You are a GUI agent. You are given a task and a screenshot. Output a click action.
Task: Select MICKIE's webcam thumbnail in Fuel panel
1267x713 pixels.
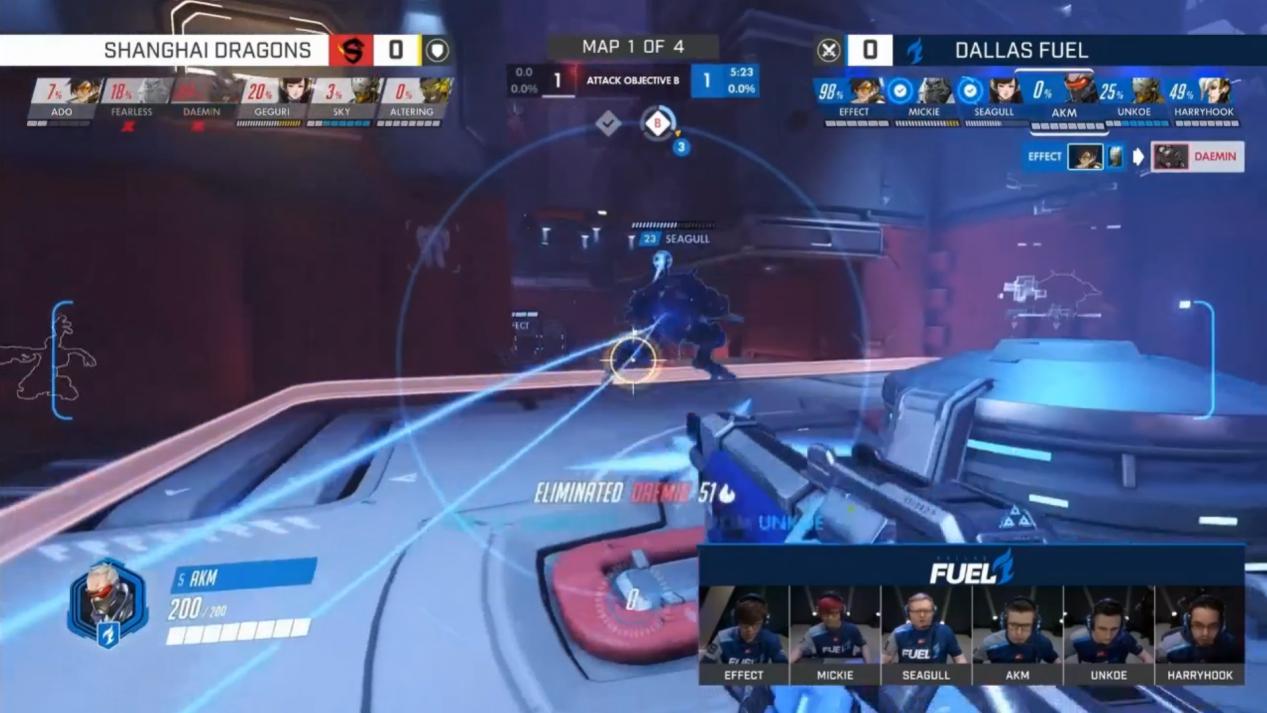point(834,625)
